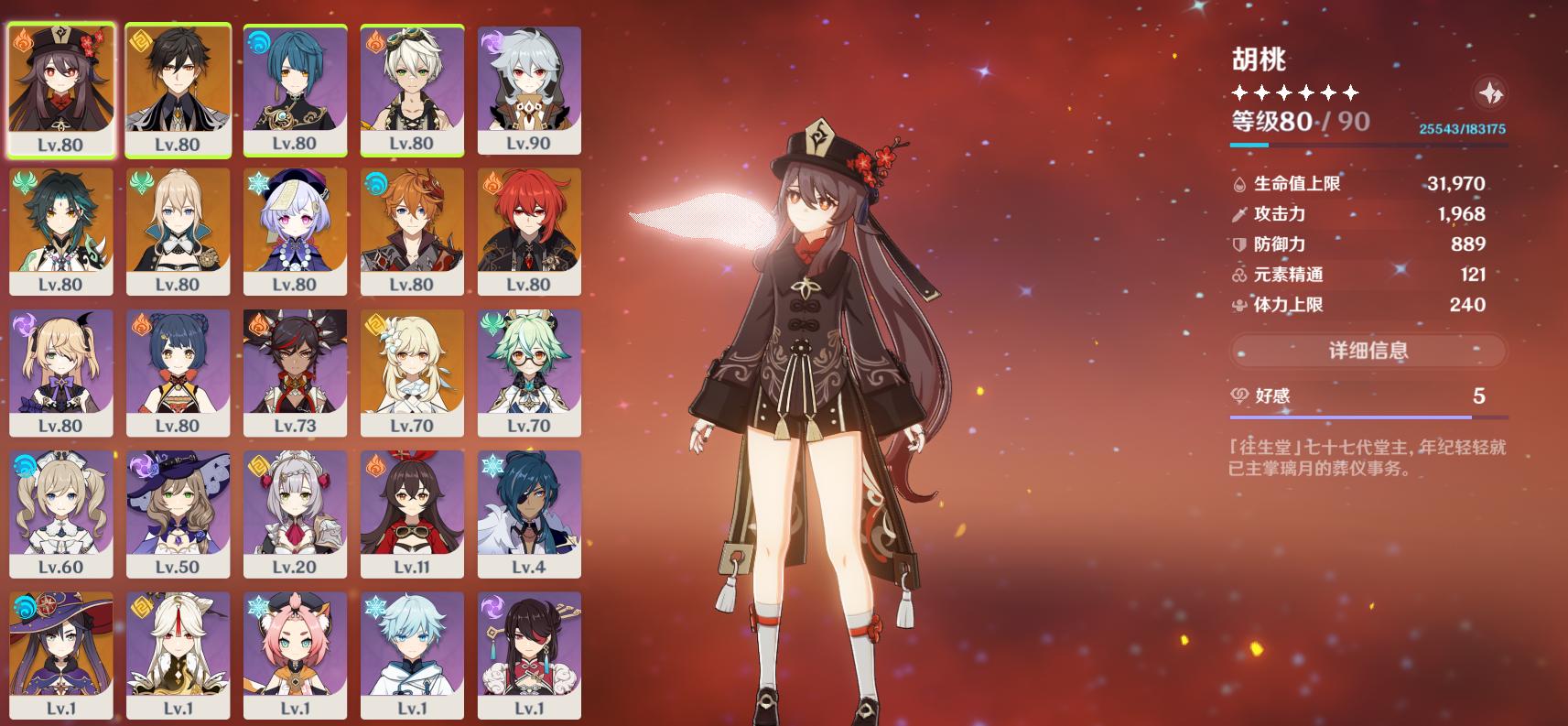Select Diona's pink-haired Cryo portrait
This screenshot has height=726, width=1568.
pyautogui.click(x=295, y=654)
